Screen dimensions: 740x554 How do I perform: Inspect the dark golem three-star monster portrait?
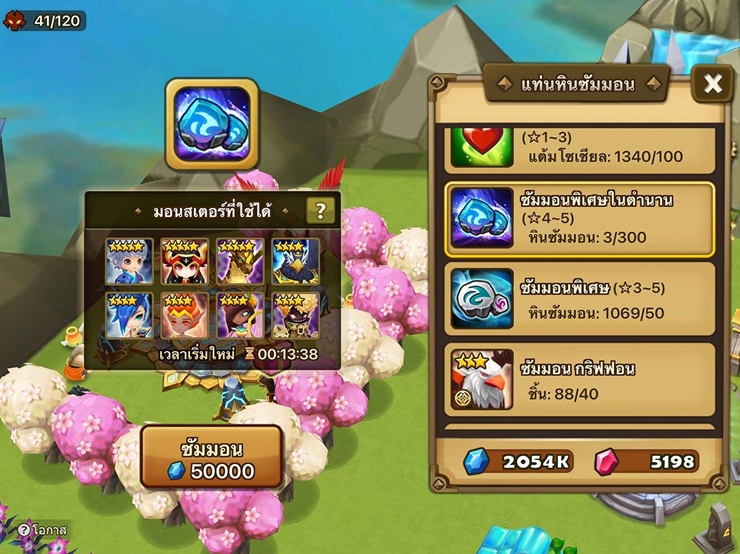[x=296, y=315]
